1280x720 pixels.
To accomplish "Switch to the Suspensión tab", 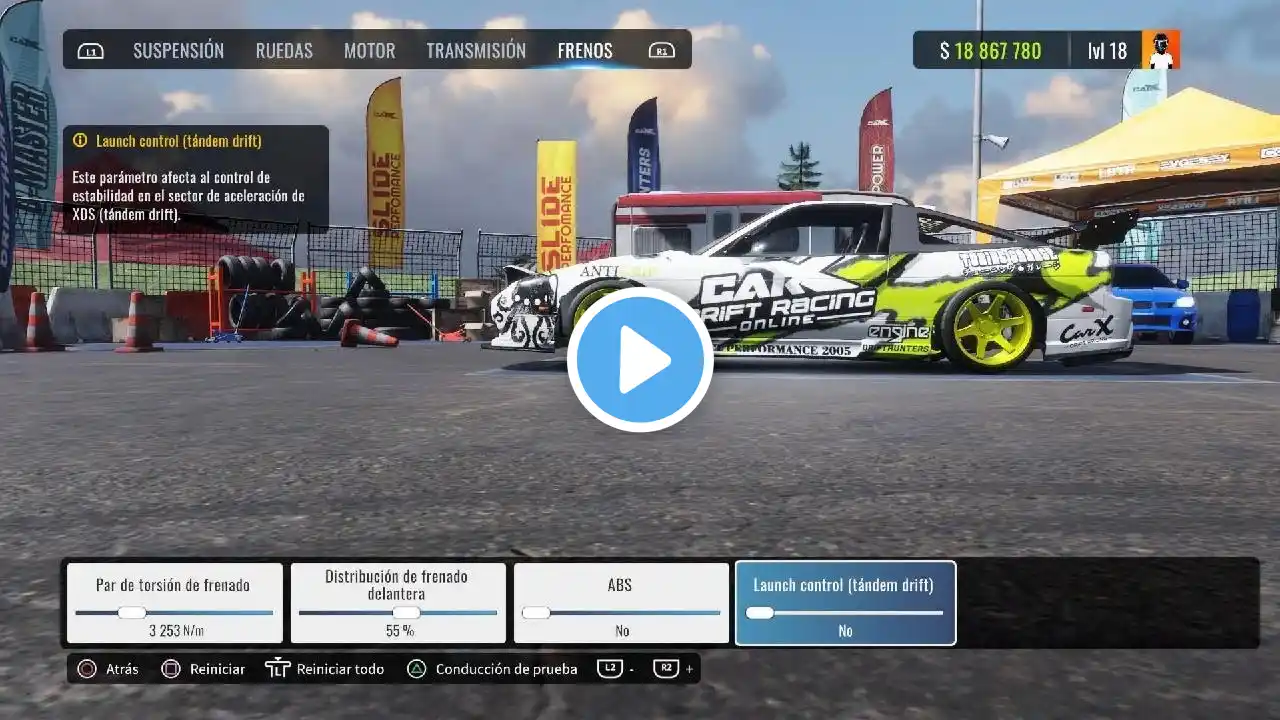I will [x=178, y=50].
